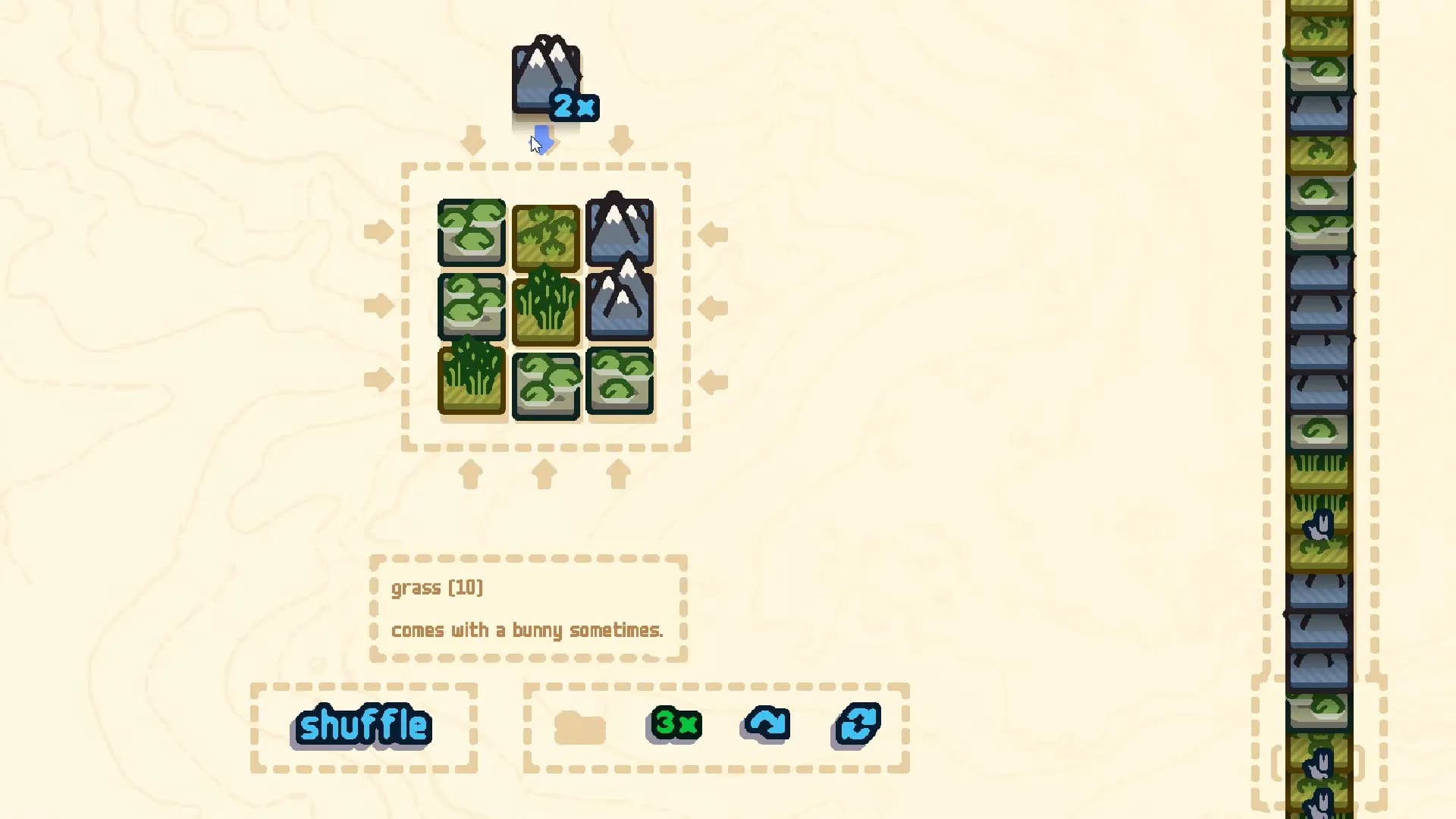
Task: Click the blue swap/refresh icon
Action: (856, 724)
